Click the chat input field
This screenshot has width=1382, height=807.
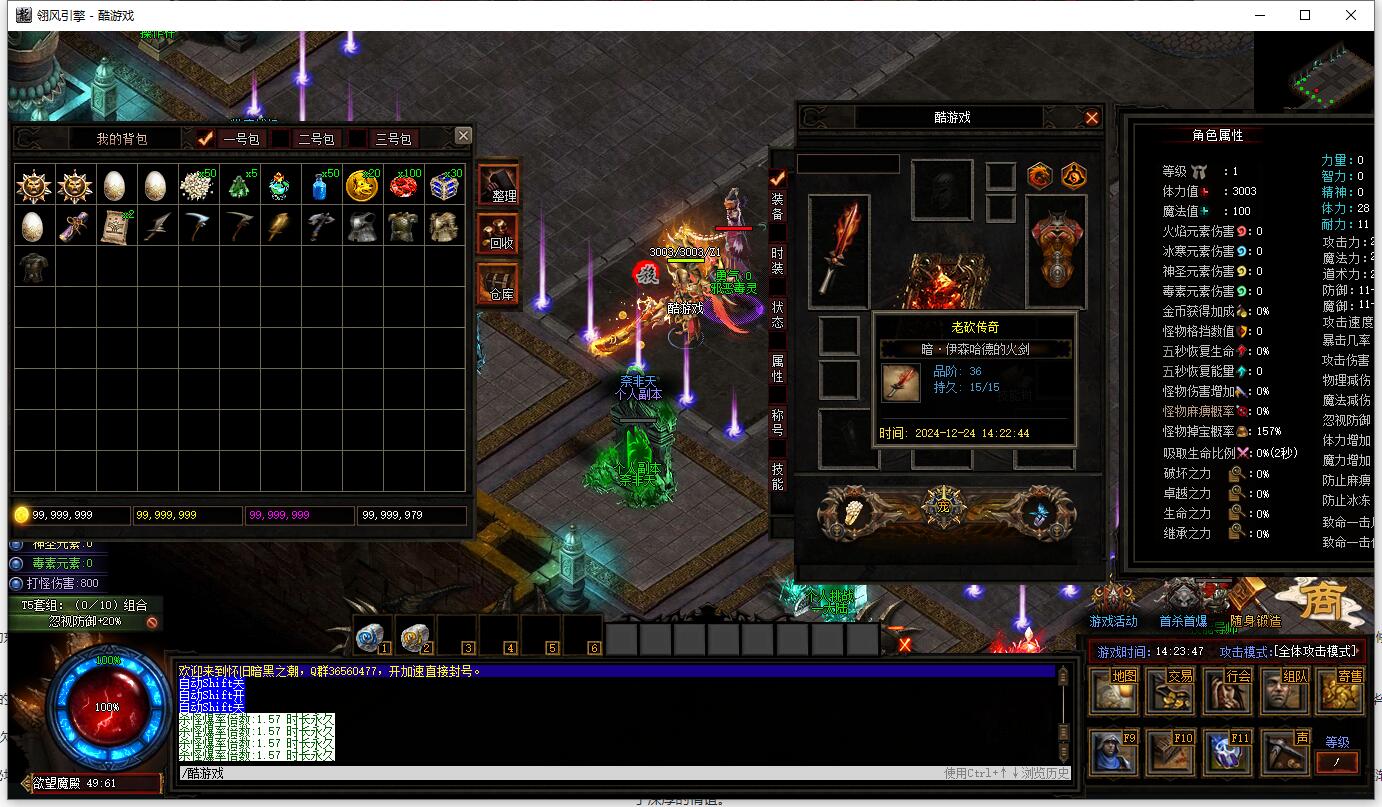point(560,773)
